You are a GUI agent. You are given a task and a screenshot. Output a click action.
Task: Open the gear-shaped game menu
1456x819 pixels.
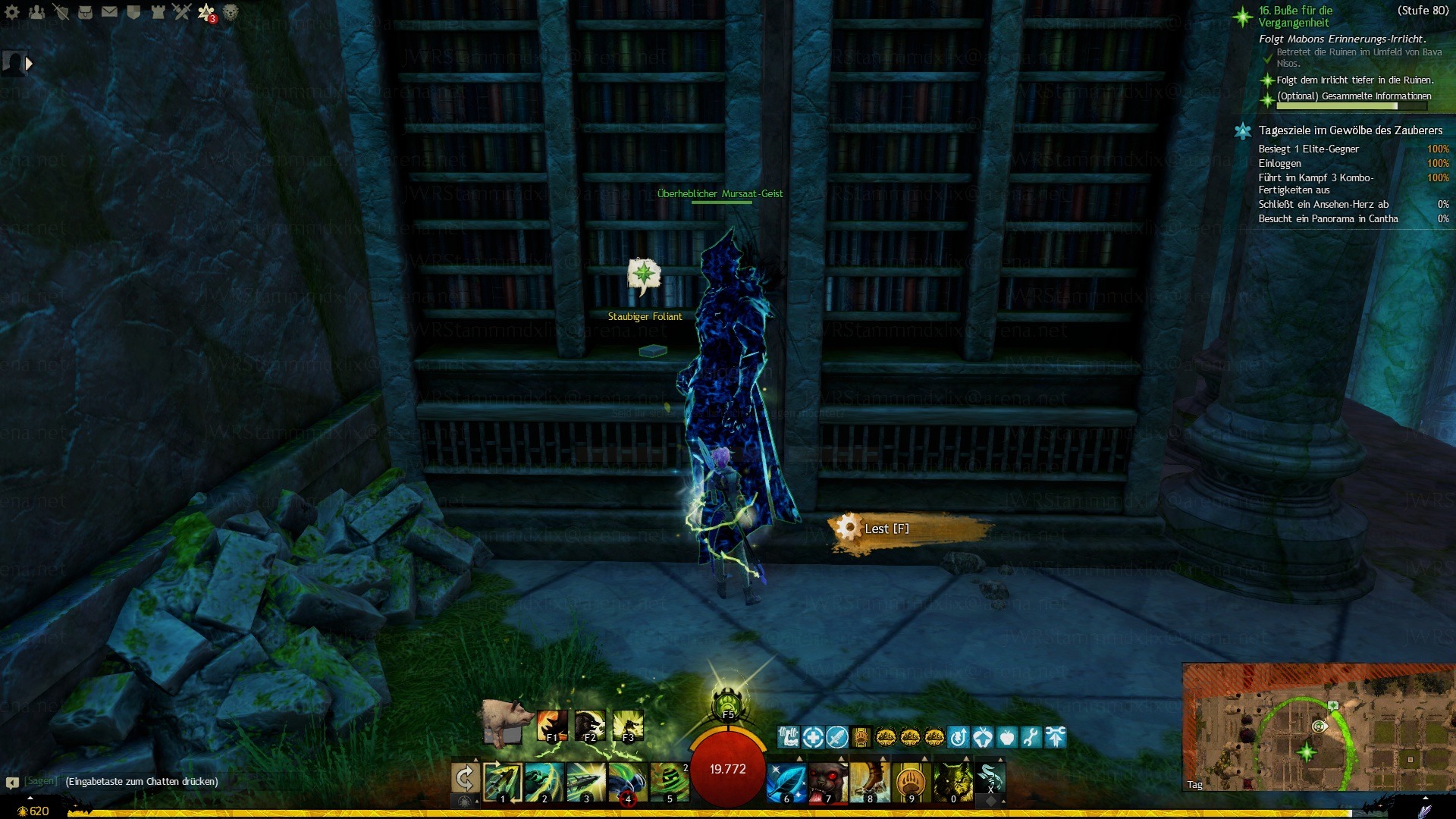pos(12,11)
